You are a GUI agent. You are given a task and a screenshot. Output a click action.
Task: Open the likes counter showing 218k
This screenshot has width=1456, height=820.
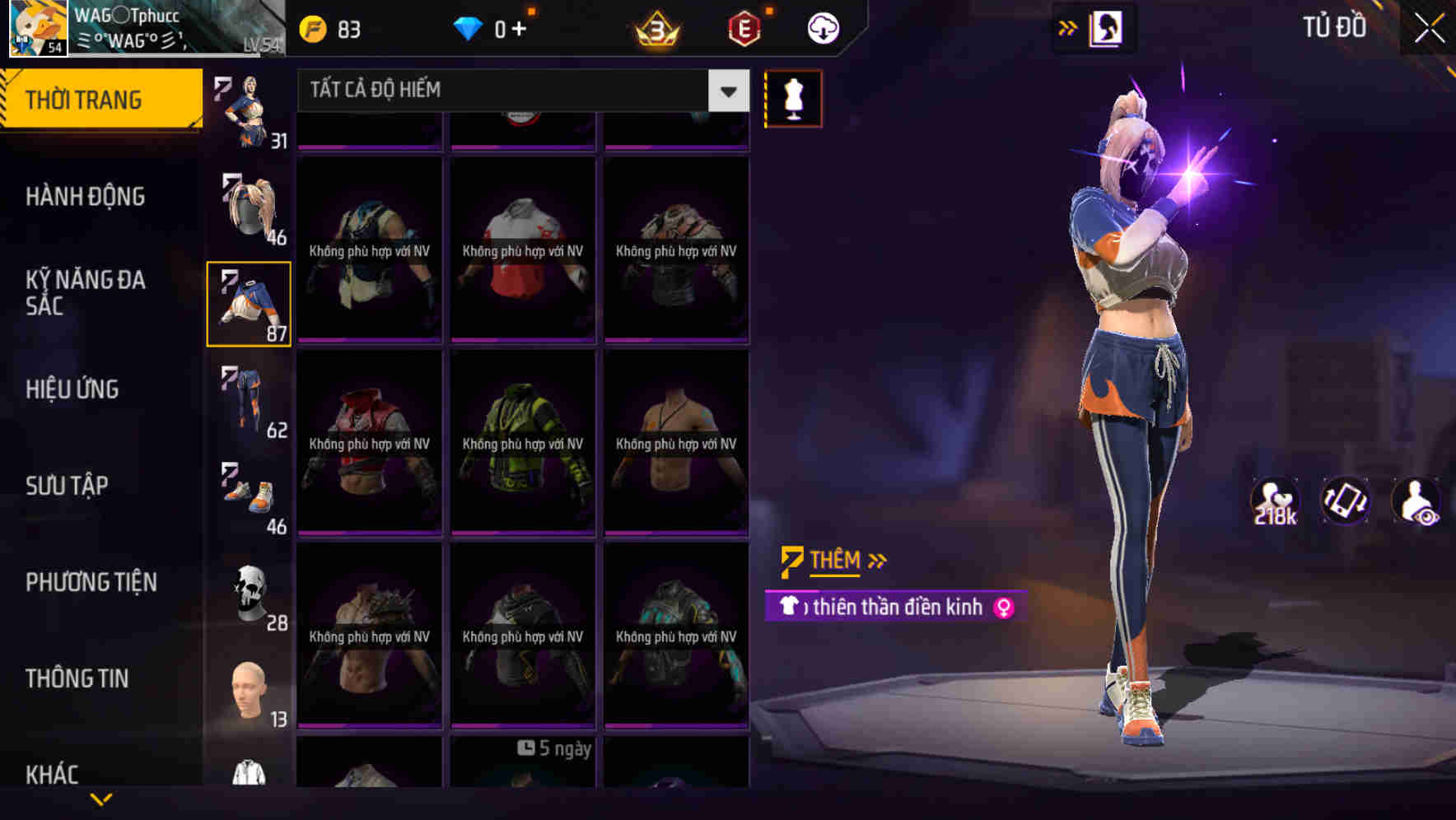coord(1275,501)
